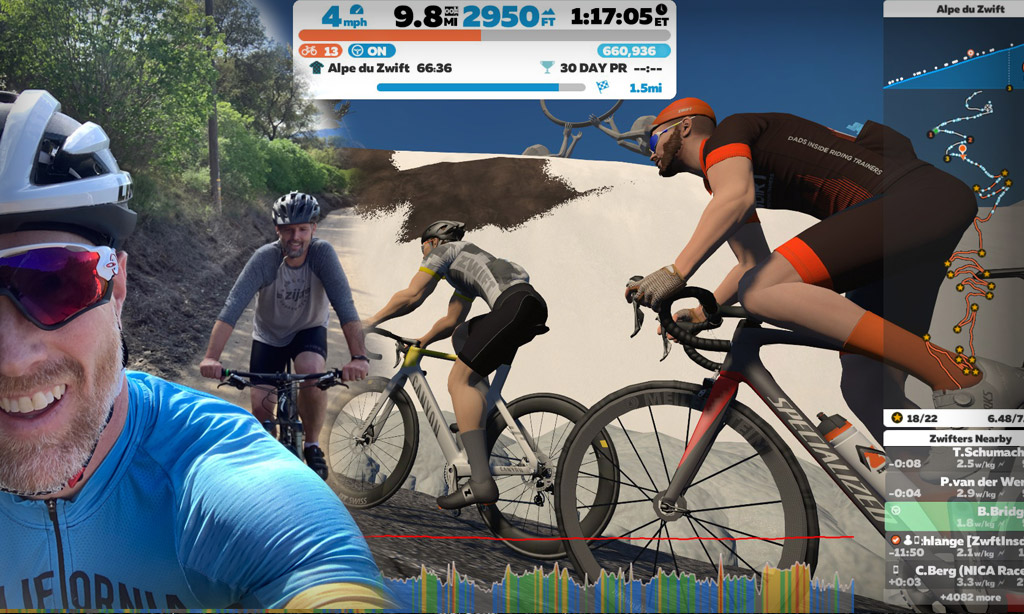
Task: Pick C.Berg (NICA Race) from the nearby riders
Action: pos(955,576)
